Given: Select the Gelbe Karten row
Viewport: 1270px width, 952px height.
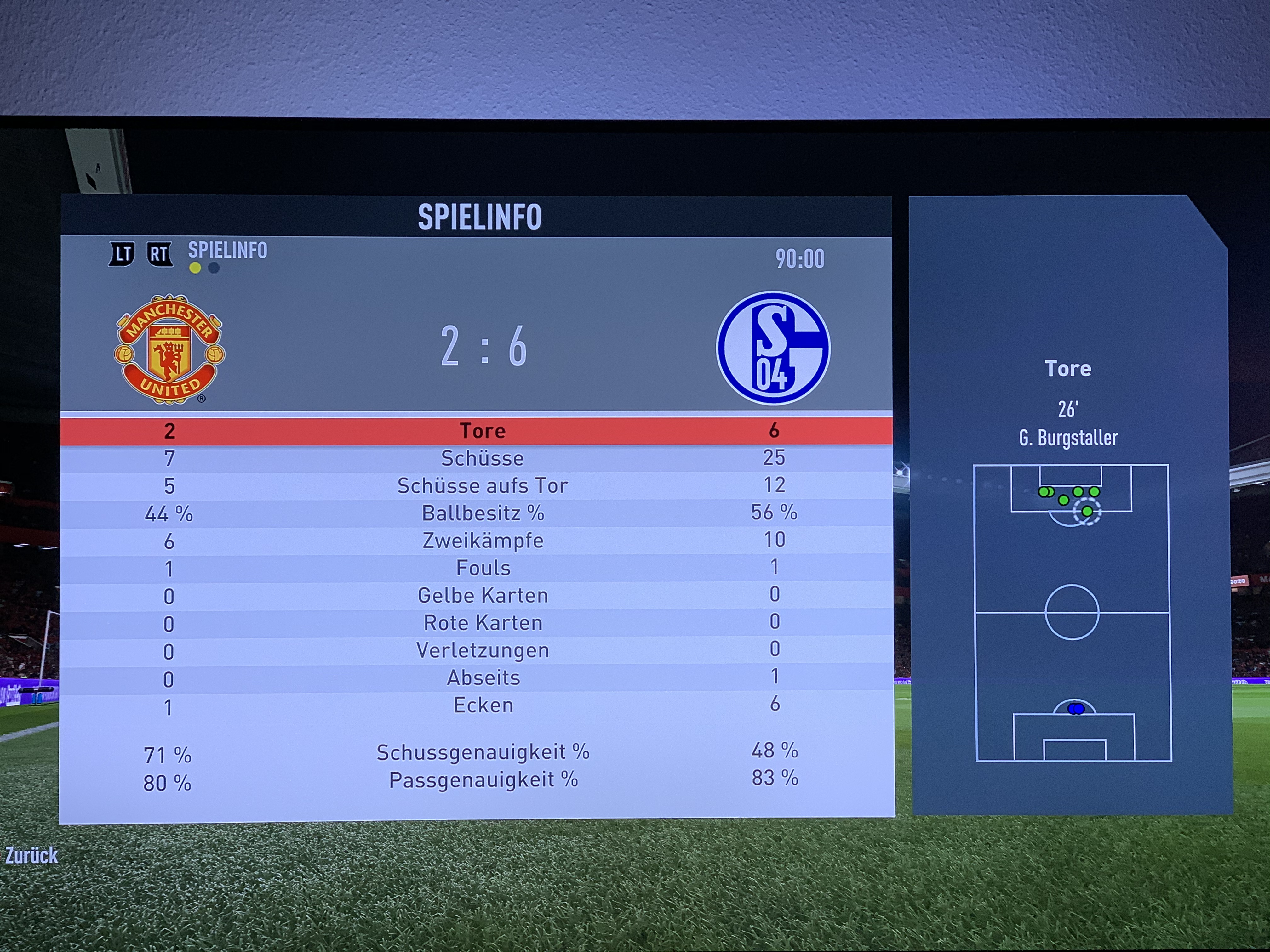Looking at the screenshot, I should tap(482, 596).
